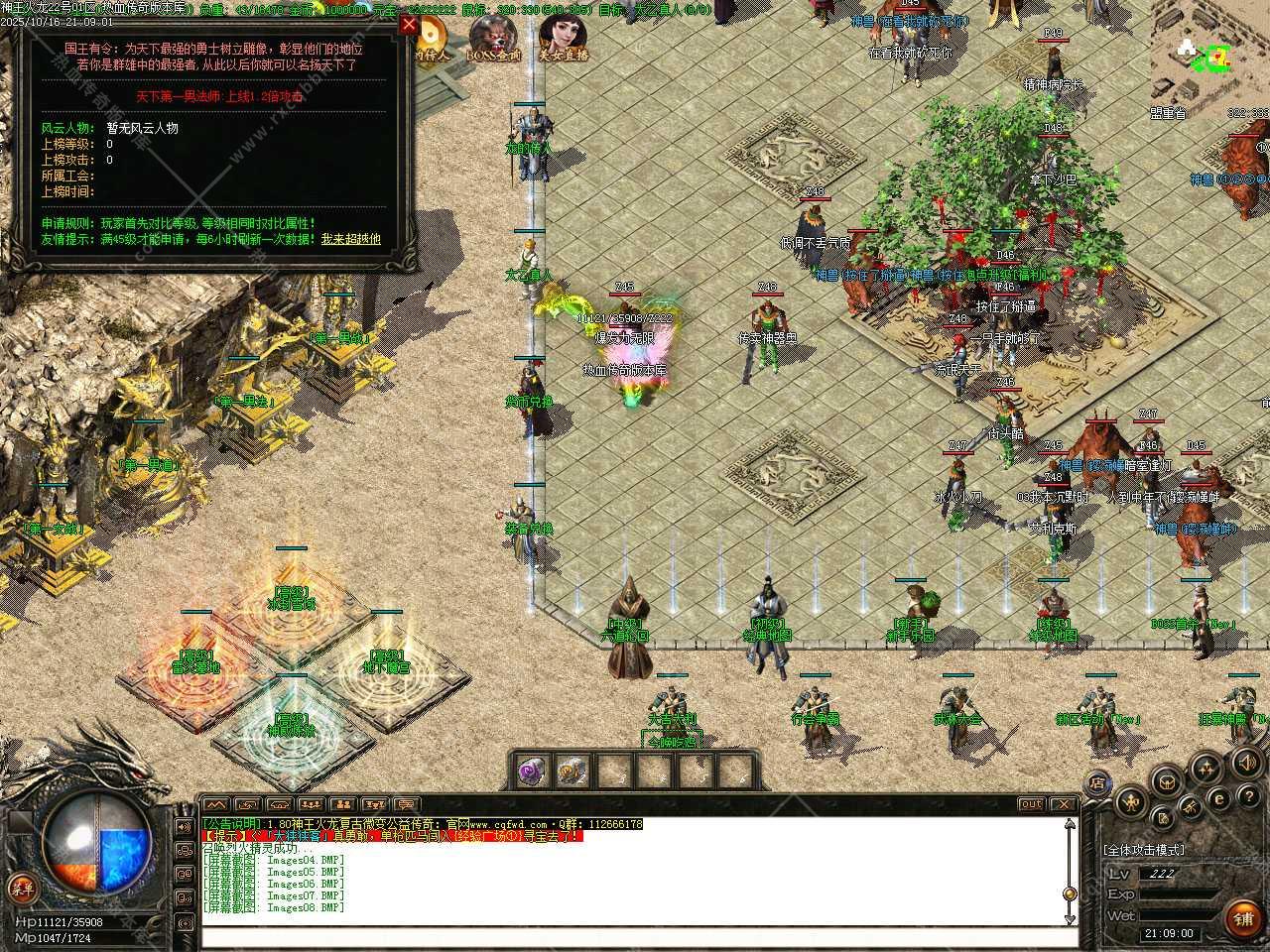Use the second hotbar scroll item
This screenshot has height=952, width=1270.
click(x=573, y=770)
